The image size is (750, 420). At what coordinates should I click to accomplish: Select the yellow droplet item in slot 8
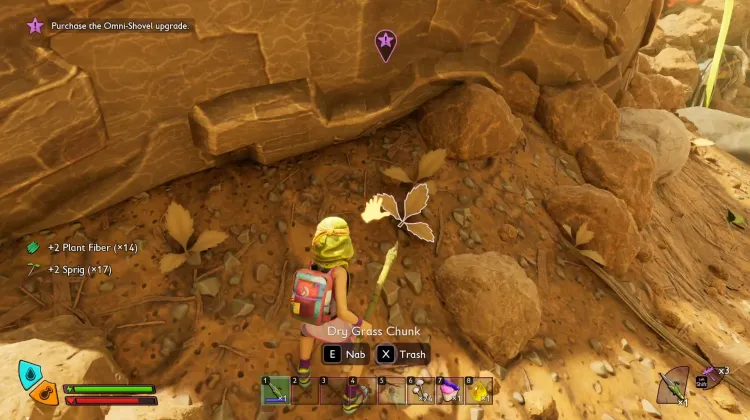click(x=479, y=390)
